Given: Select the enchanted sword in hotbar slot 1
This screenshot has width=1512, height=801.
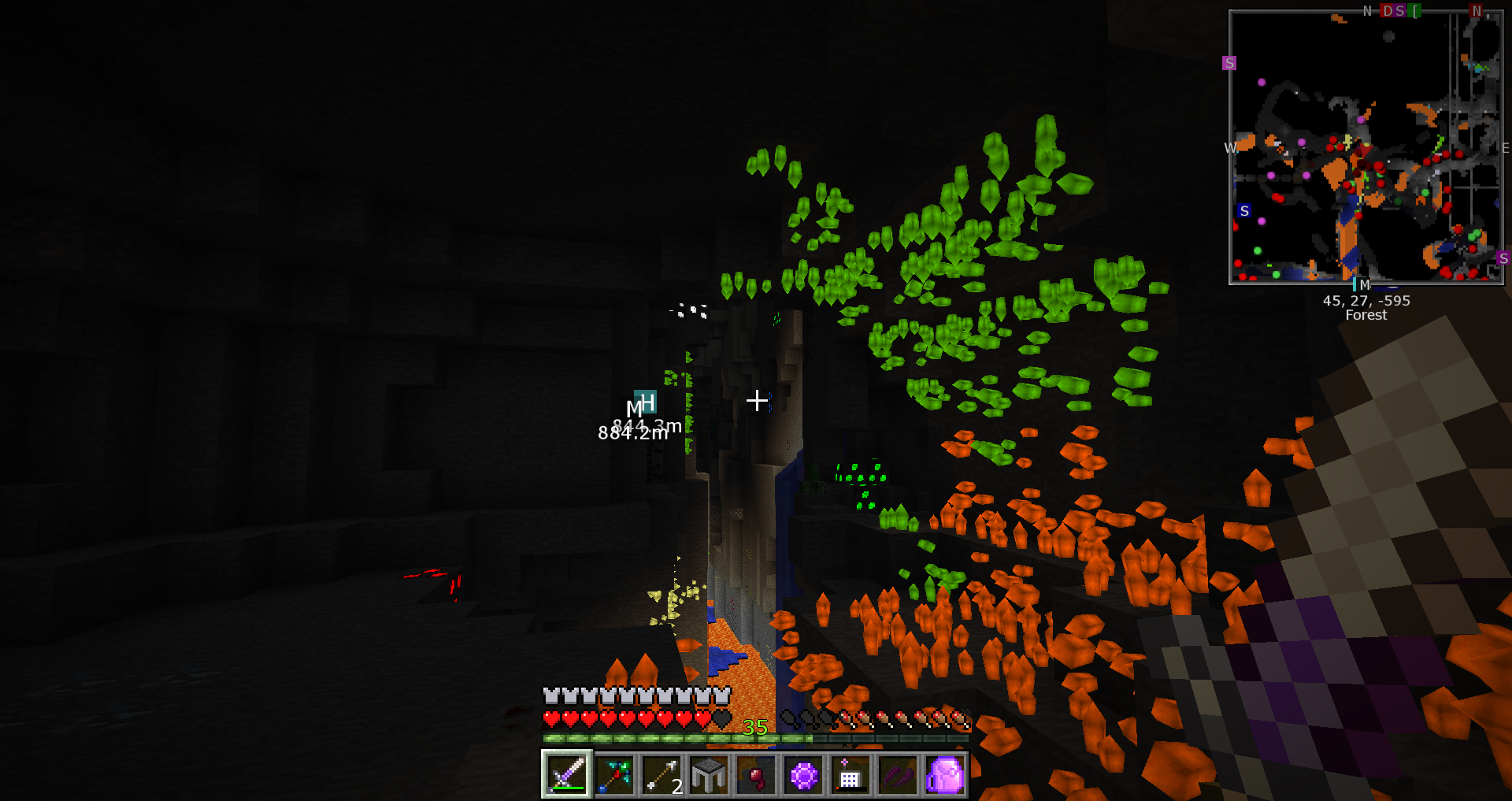Looking at the screenshot, I should coord(567,776).
